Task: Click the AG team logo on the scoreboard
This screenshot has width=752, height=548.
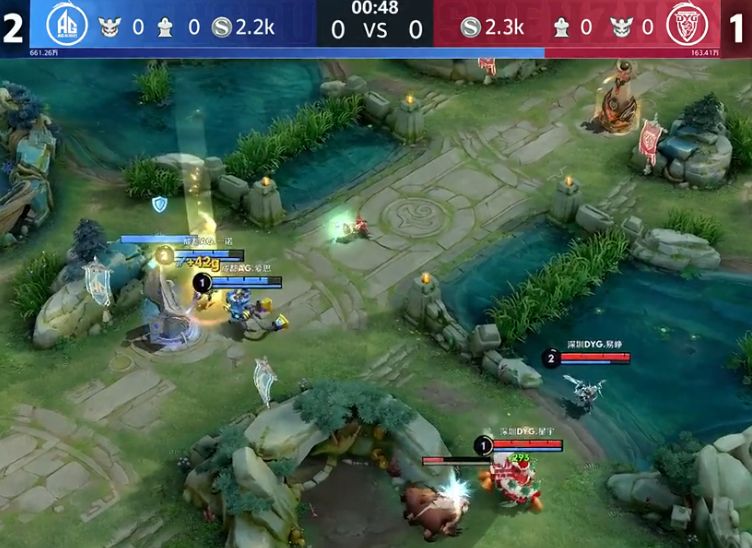Action: (x=67, y=24)
